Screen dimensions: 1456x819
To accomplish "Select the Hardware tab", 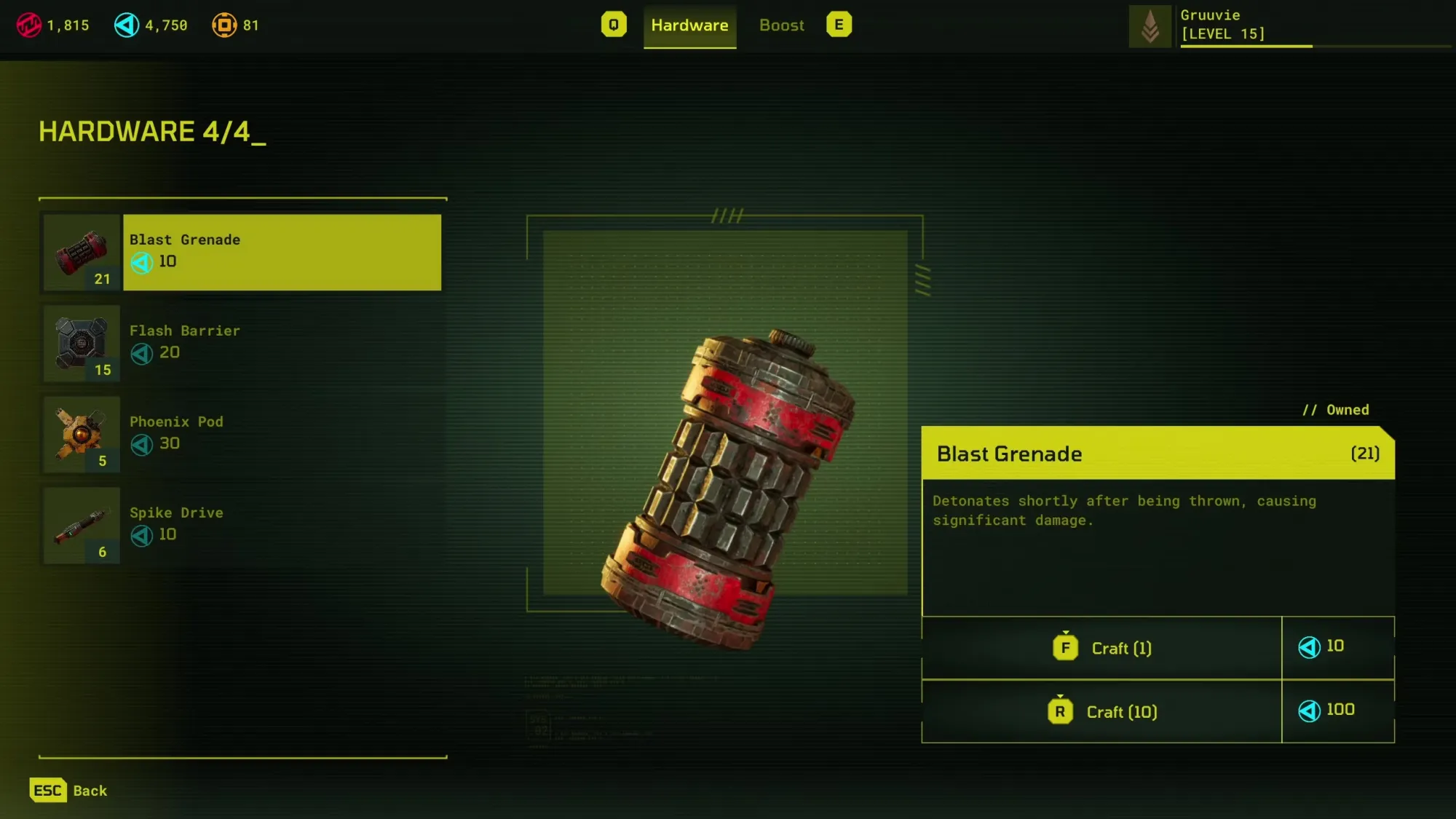I will [x=689, y=25].
